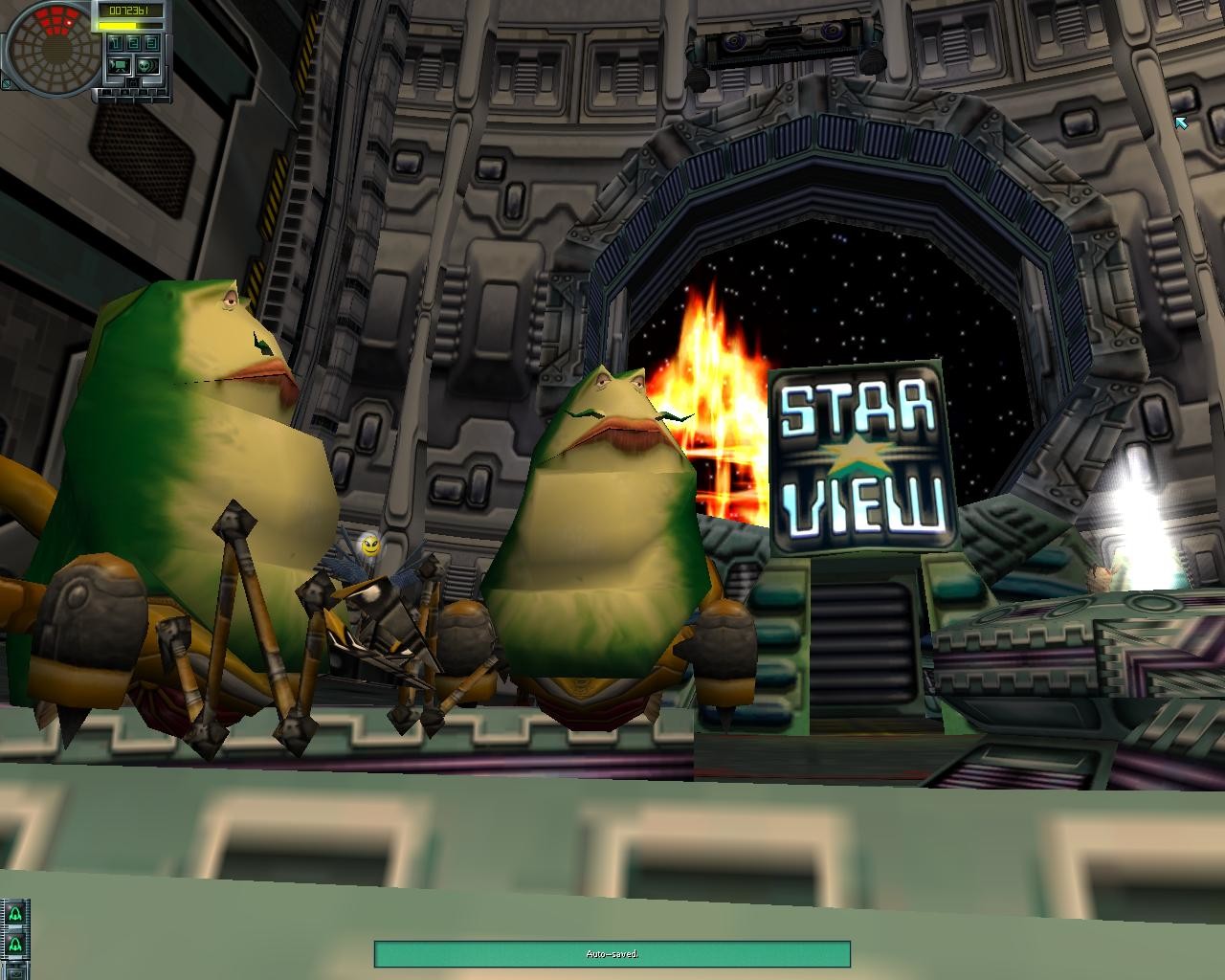Toggle the padlock under the HUD panel
This screenshot has width=1225, height=980.
(133, 82)
